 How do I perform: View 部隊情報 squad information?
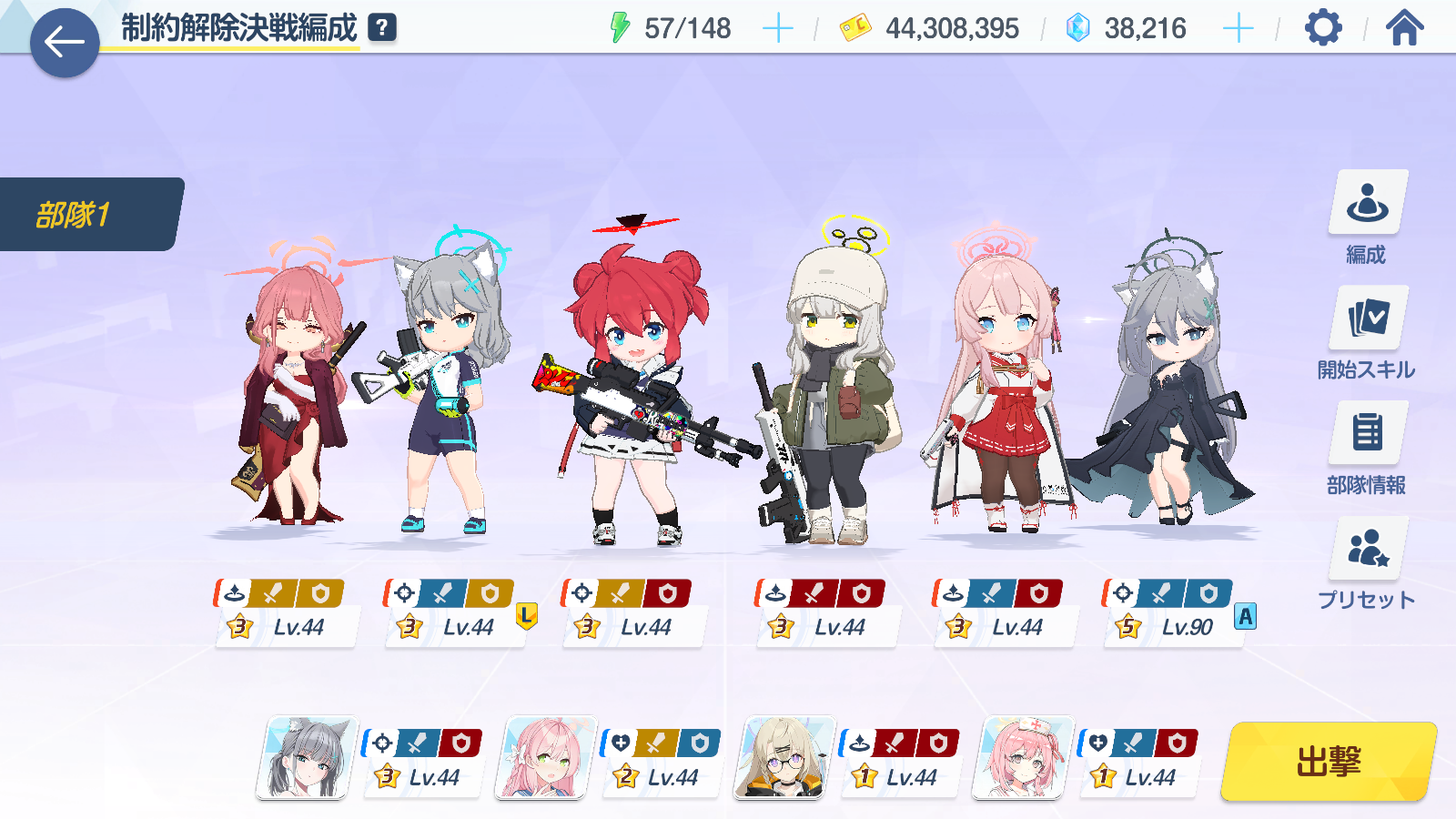[x=1367, y=448]
